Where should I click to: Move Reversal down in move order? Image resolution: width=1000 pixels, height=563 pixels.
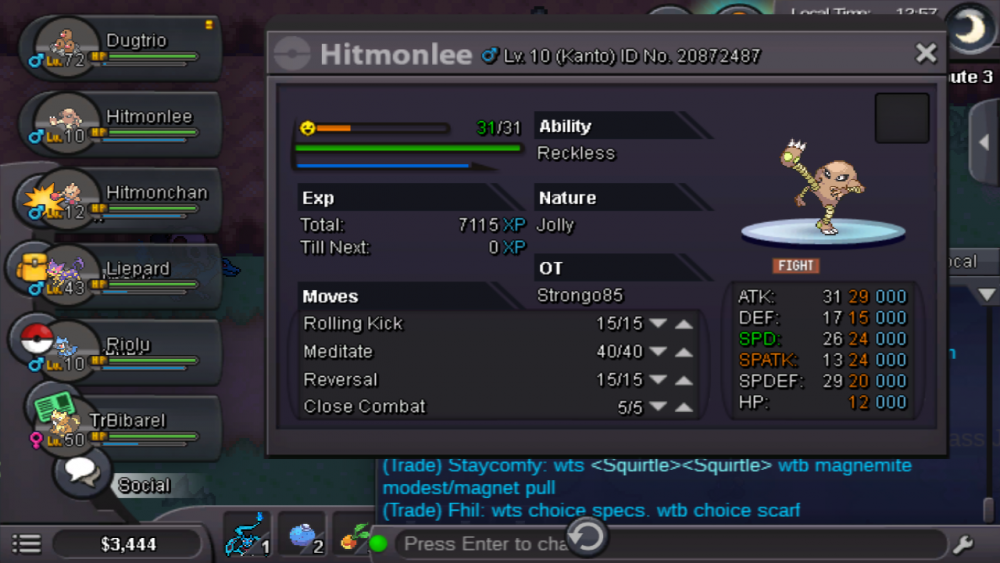(x=657, y=380)
